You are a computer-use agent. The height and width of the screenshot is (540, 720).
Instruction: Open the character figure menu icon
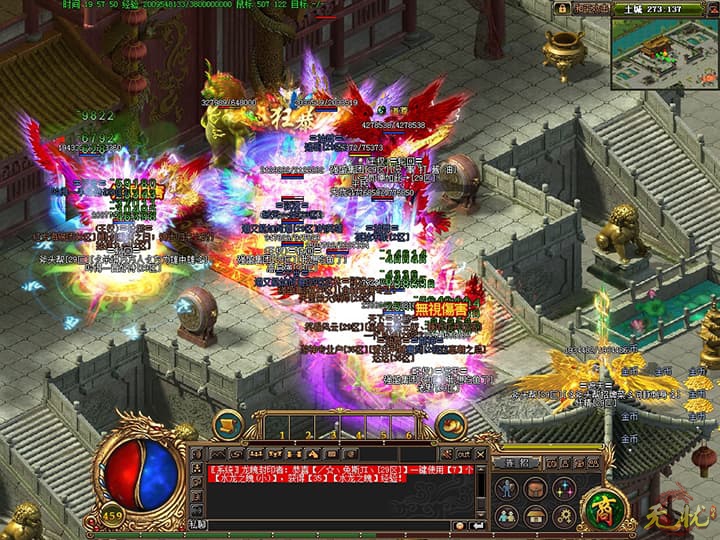pyautogui.click(x=507, y=488)
